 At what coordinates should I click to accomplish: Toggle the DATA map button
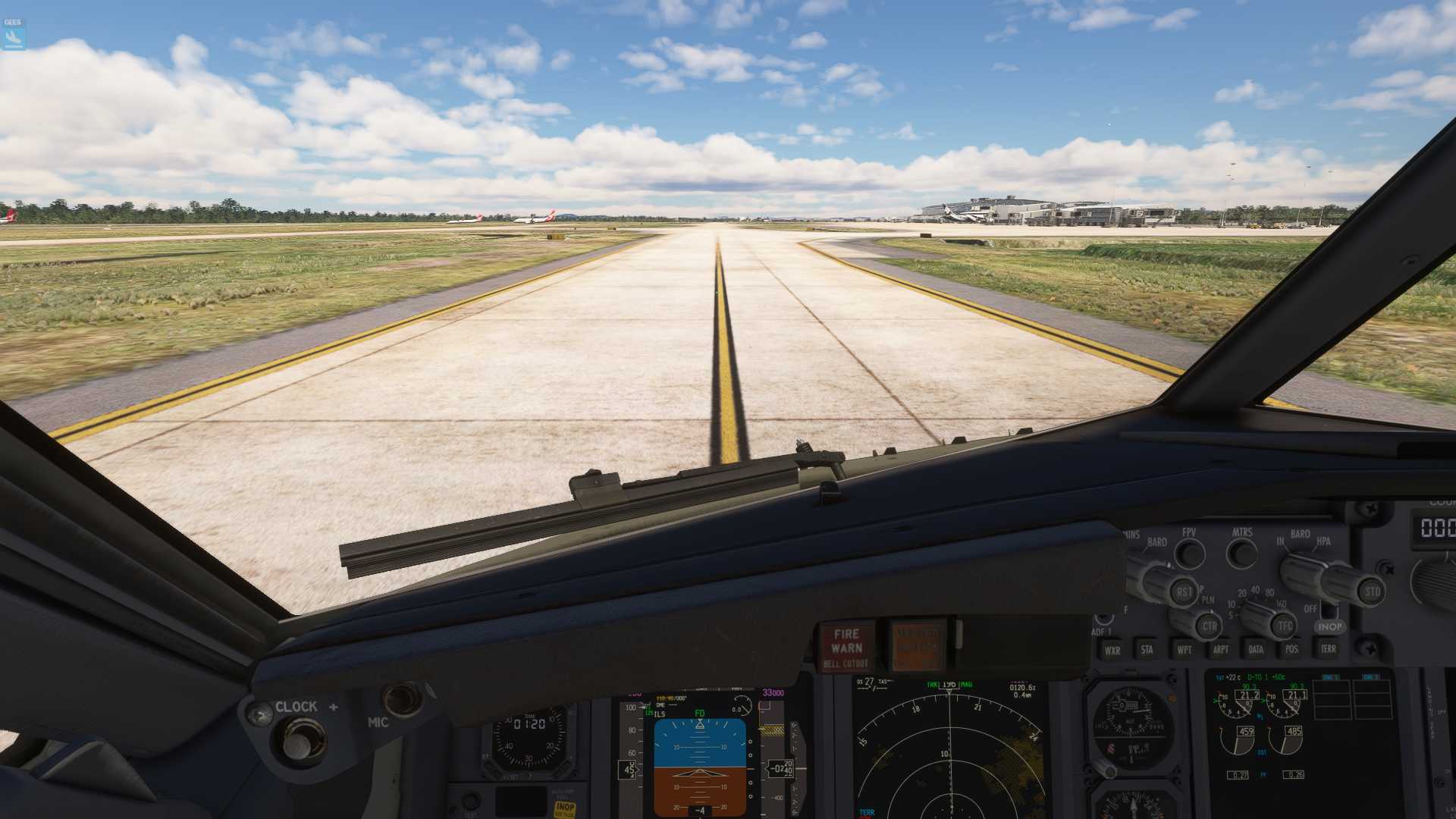tap(1256, 649)
